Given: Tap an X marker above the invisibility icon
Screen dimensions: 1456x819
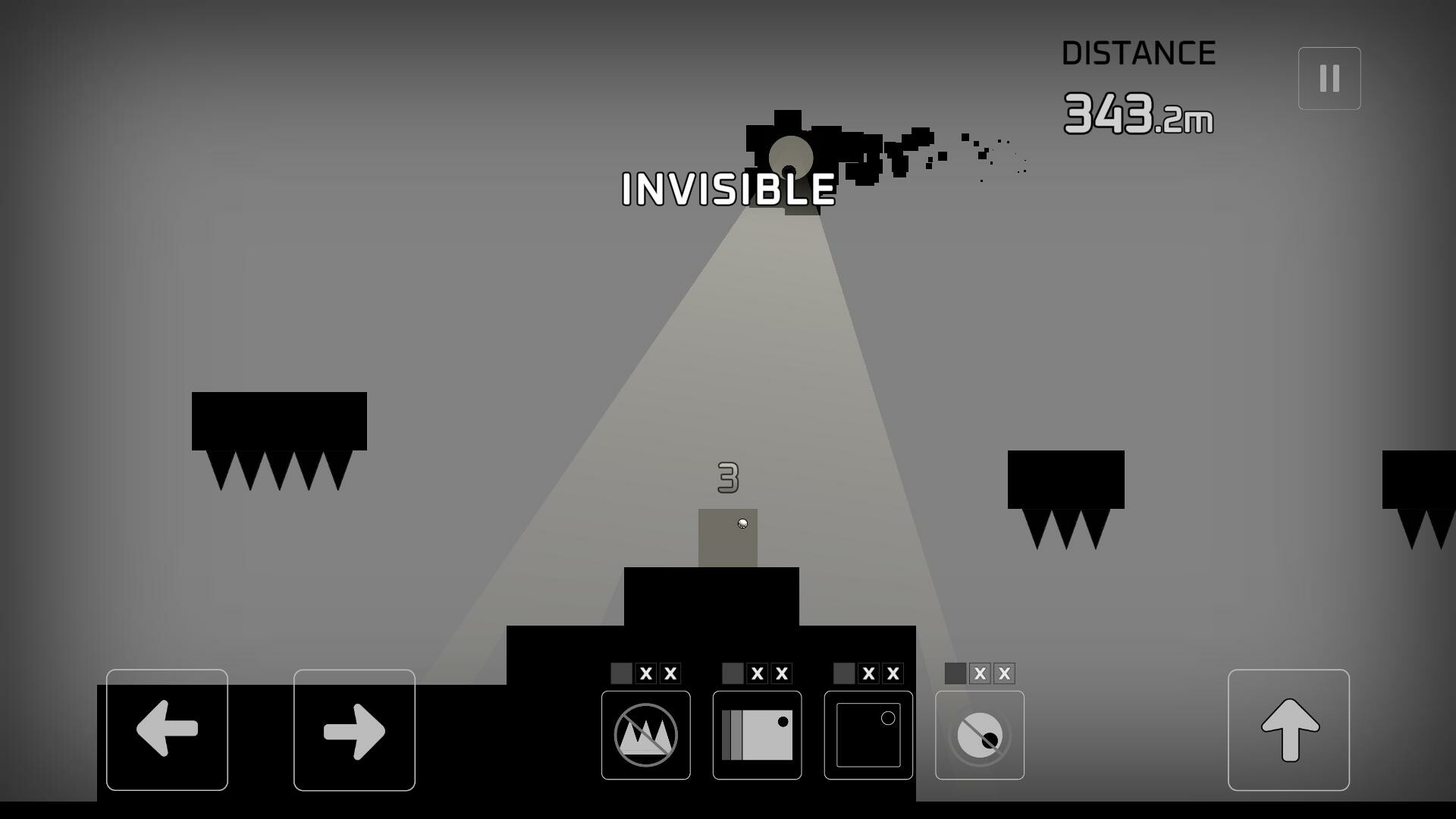Looking at the screenshot, I should click(980, 673).
